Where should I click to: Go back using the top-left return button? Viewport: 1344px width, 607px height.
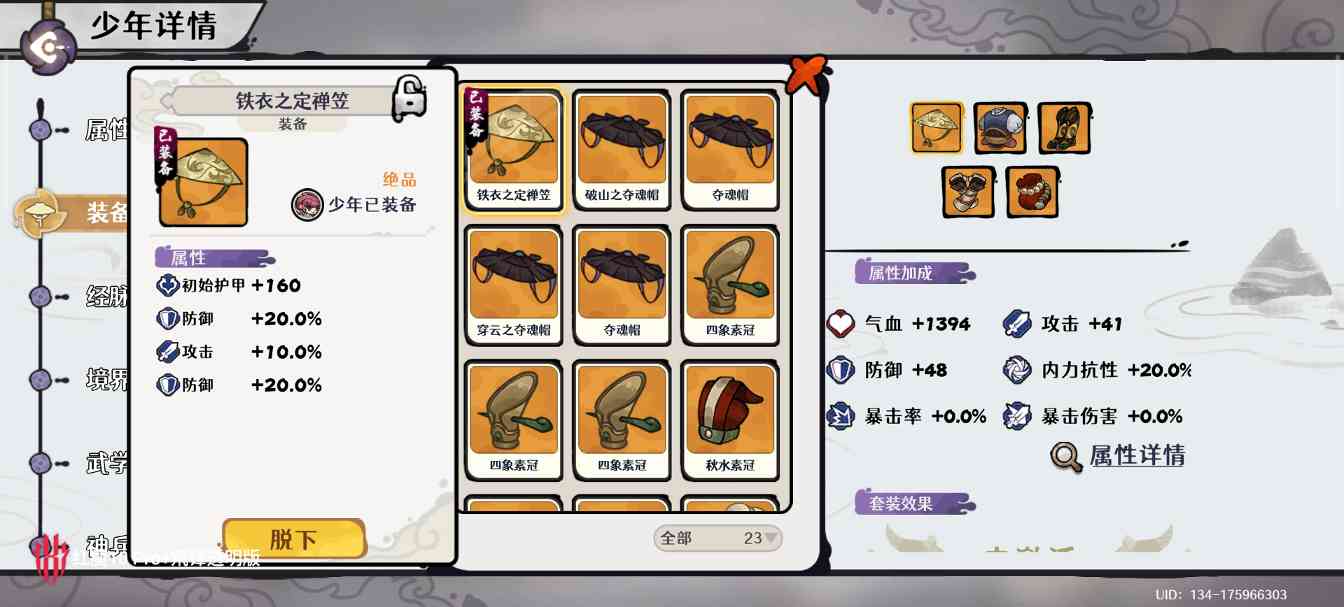(49, 47)
